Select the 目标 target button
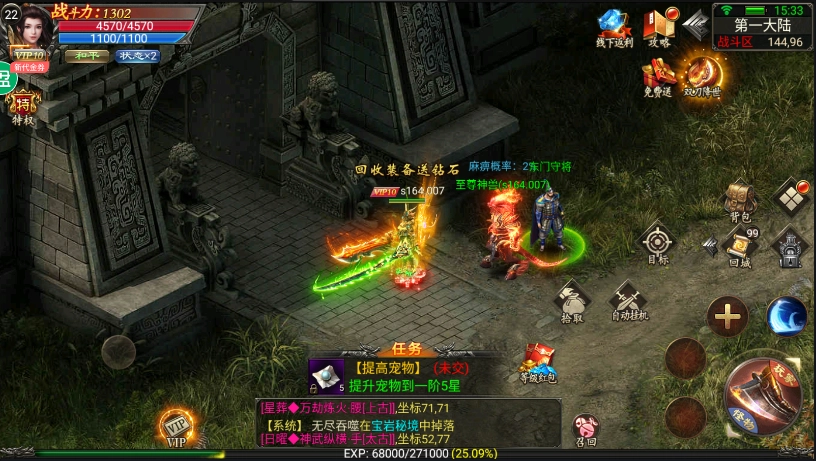This screenshot has width=816, height=461. click(x=657, y=243)
